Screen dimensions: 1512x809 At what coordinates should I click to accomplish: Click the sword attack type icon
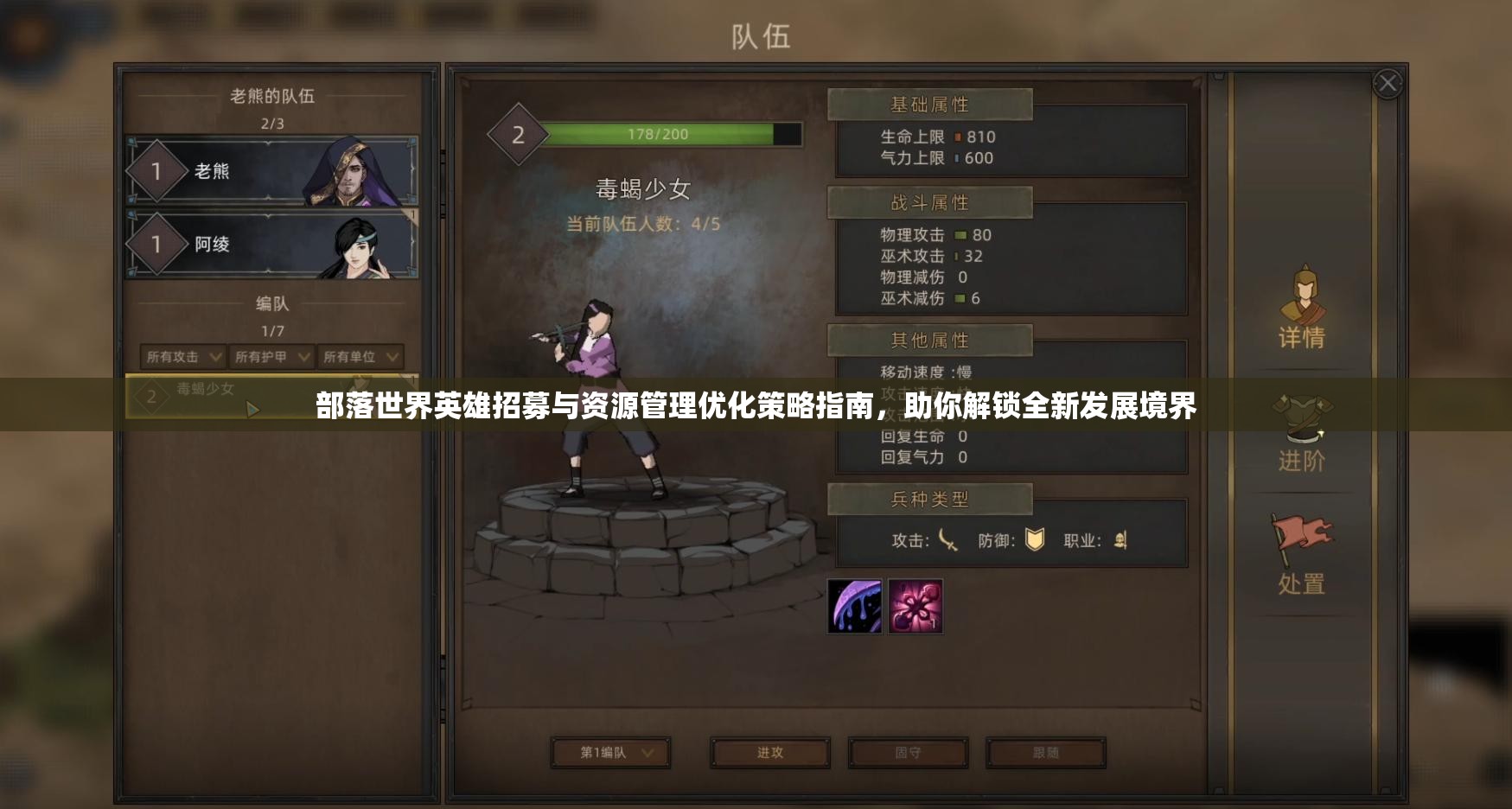pos(948,540)
